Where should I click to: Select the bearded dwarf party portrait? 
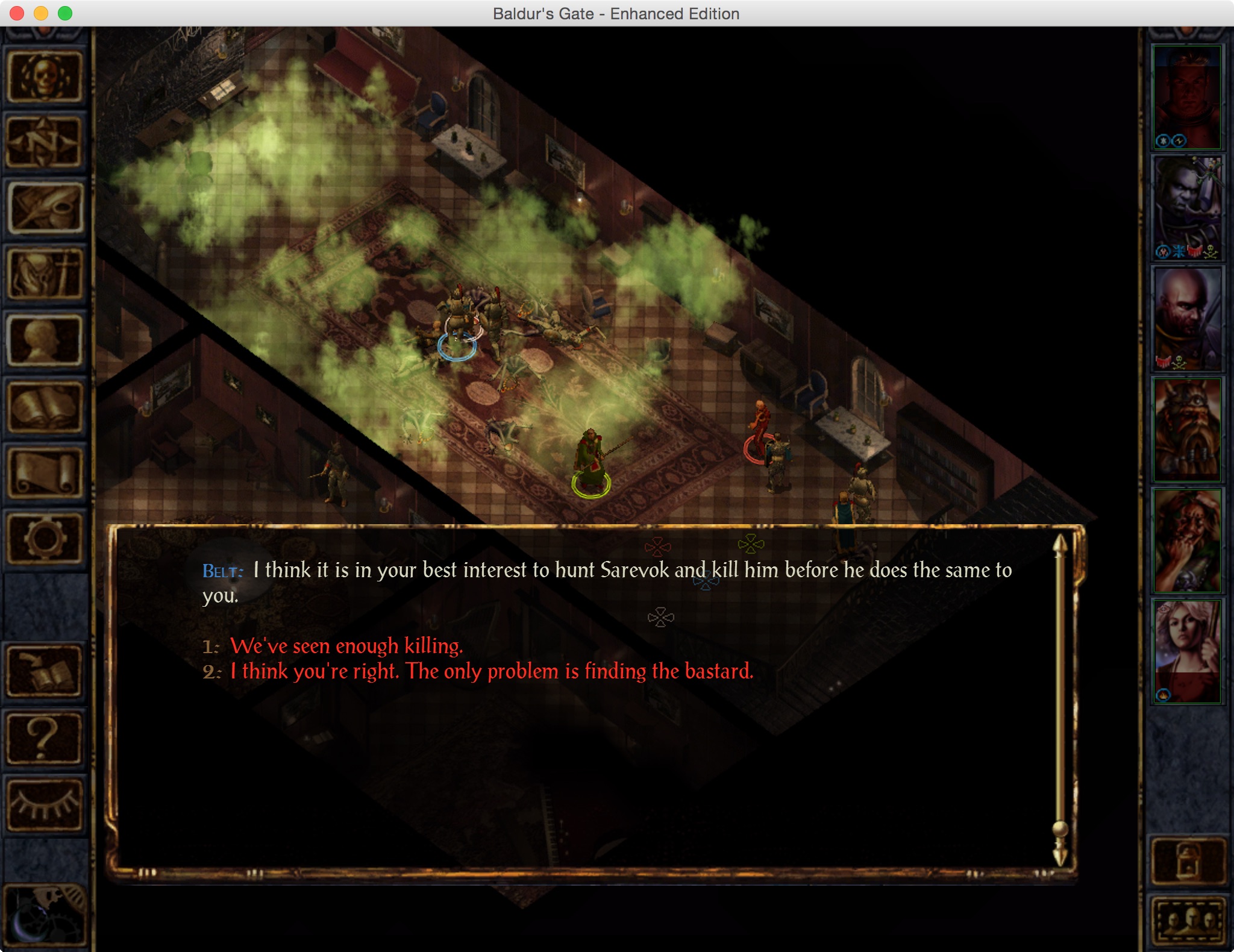click(1186, 429)
